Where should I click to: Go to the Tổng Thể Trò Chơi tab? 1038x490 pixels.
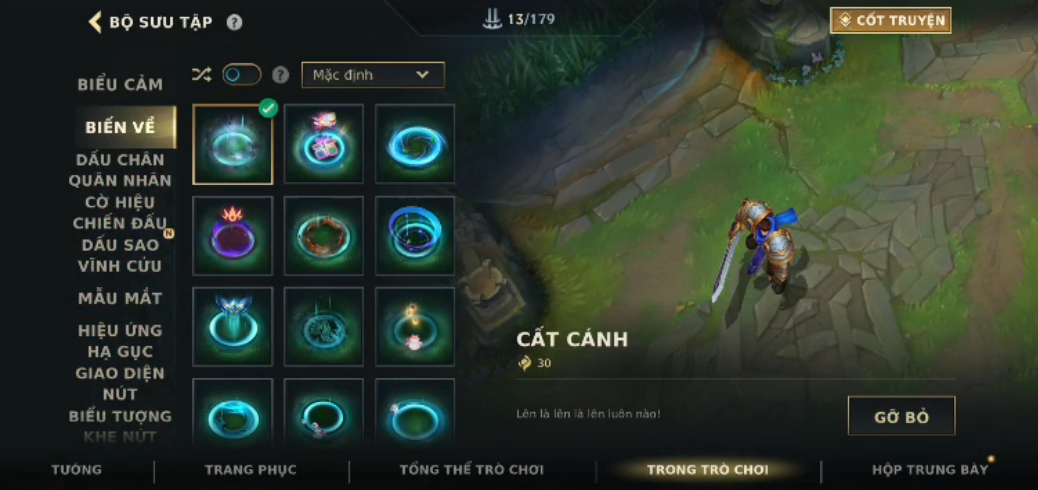click(471, 469)
